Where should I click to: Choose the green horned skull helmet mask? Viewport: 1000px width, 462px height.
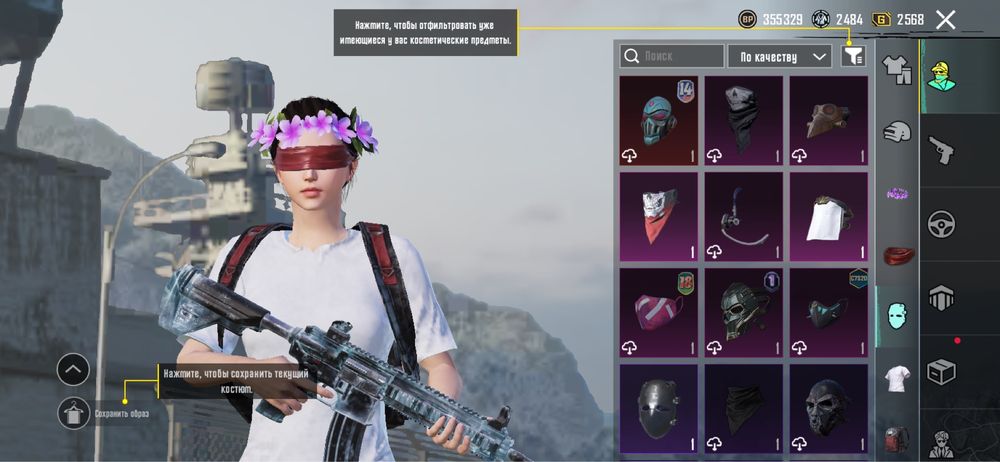tap(743, 312)
